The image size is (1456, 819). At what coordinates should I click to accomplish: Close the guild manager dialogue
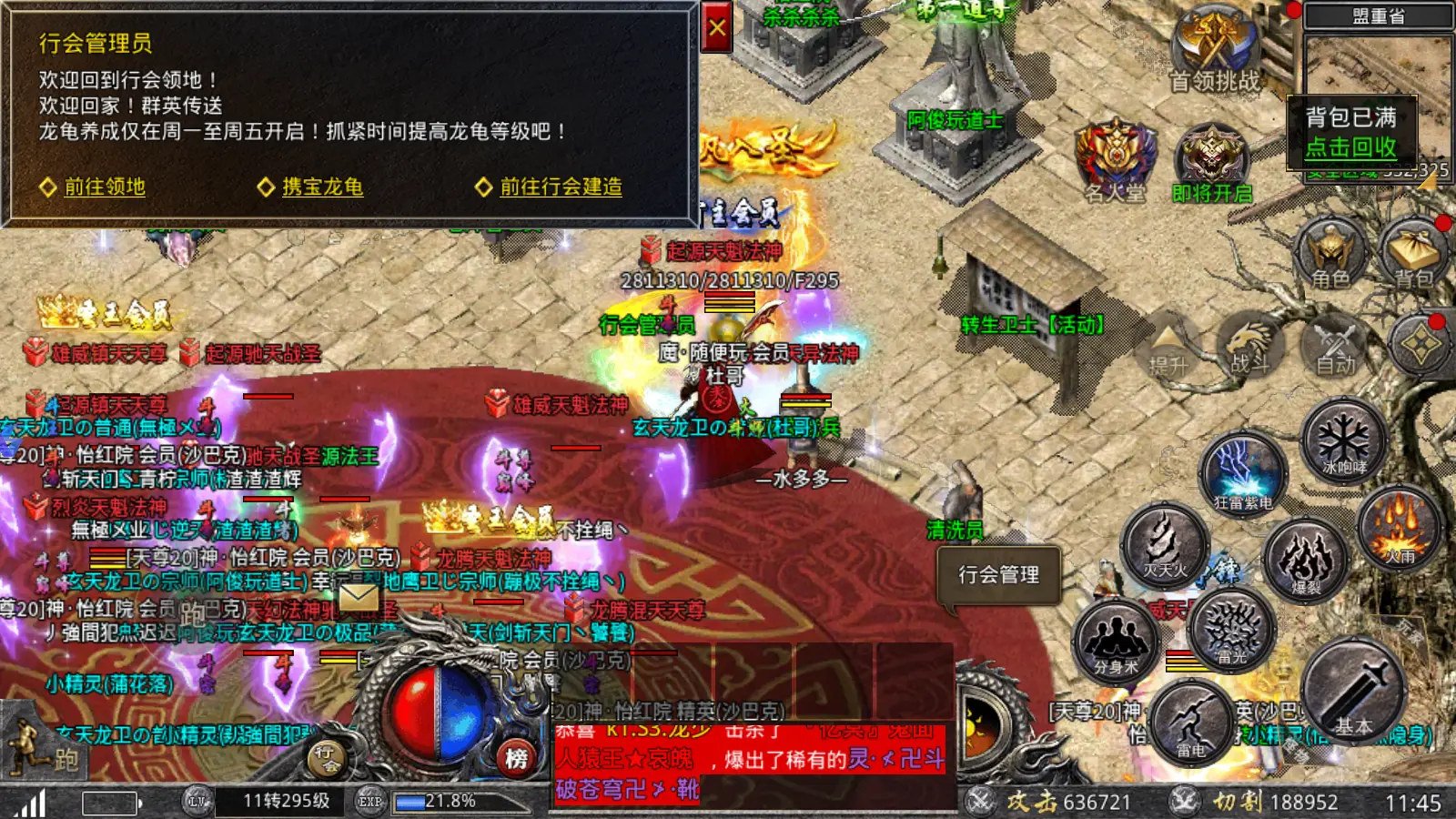(717, 28)
